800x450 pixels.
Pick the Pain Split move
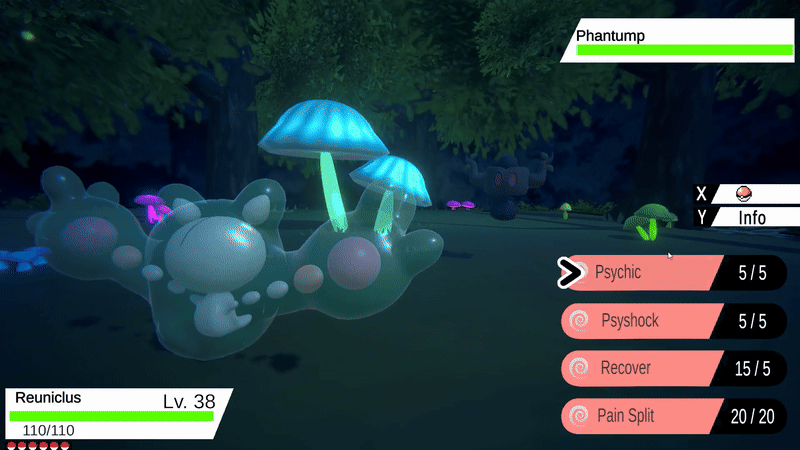click(640, 416)
